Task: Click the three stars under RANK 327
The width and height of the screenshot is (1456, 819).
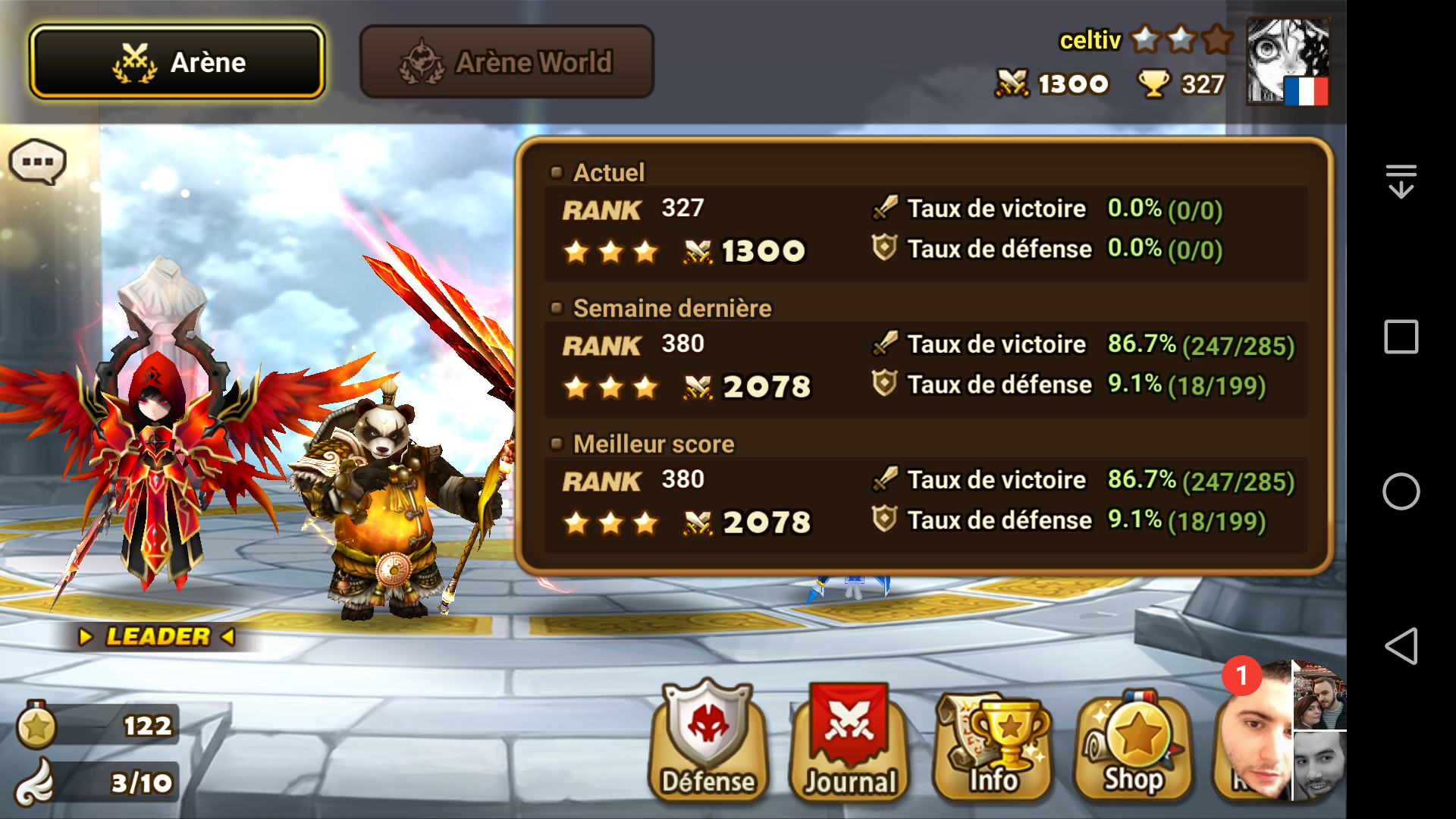Action: [610, 251]
